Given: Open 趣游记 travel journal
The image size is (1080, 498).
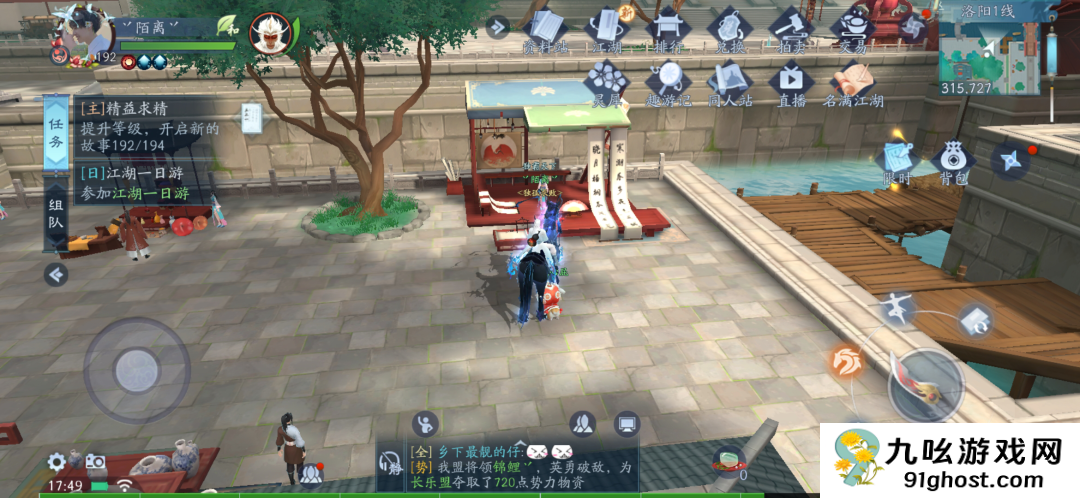Looking at the screenshot, I should coord(667,82).
